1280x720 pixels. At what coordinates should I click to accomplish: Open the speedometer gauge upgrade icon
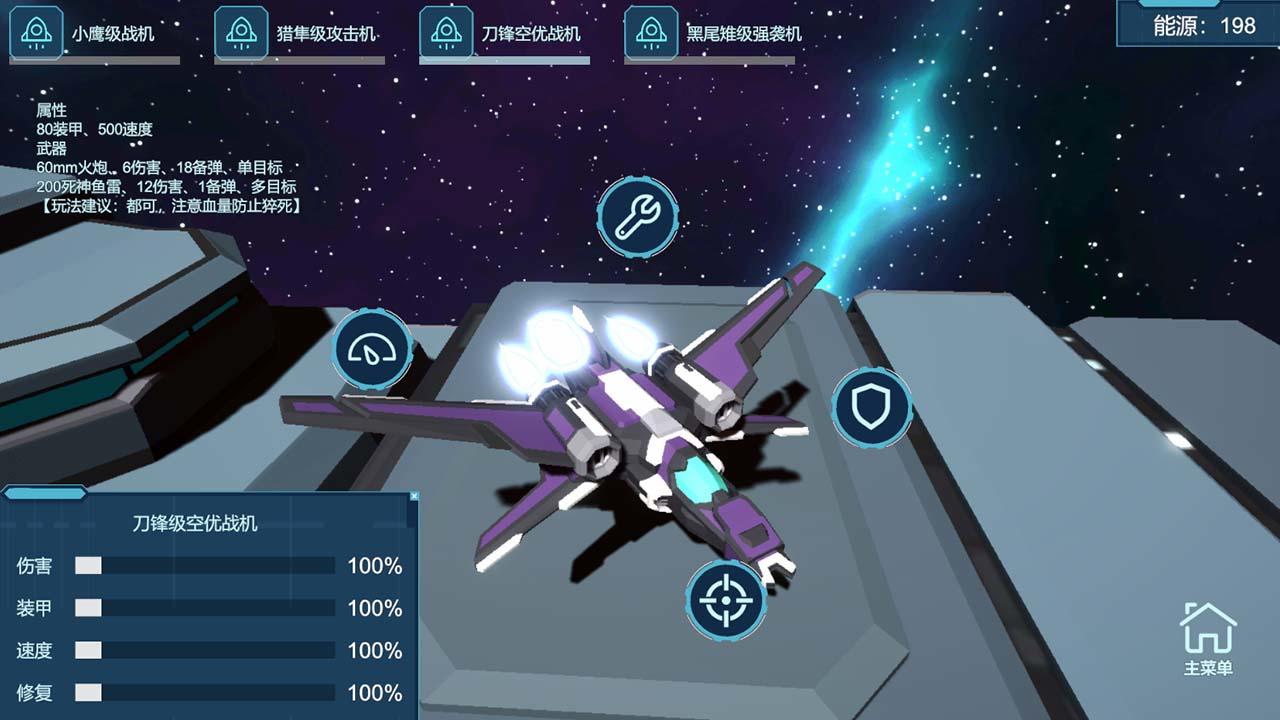pyautogui.click(x=371, y=350)
